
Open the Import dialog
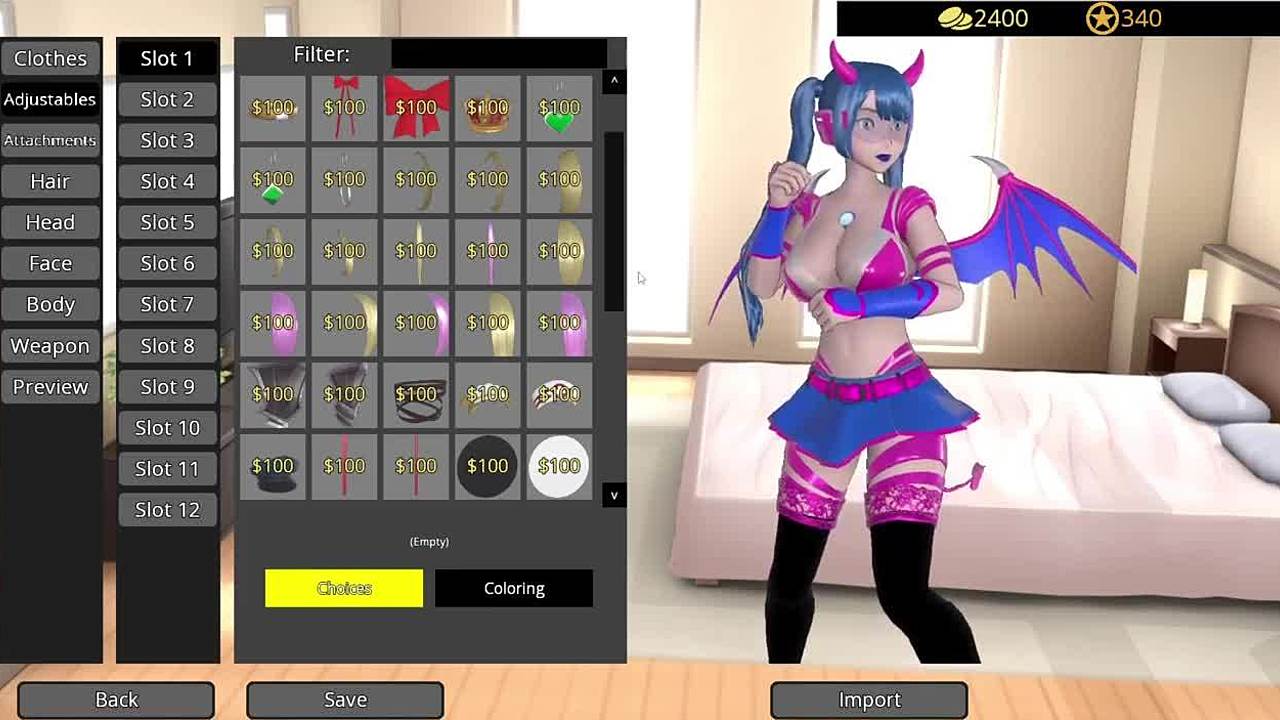(x=869, y=700)
